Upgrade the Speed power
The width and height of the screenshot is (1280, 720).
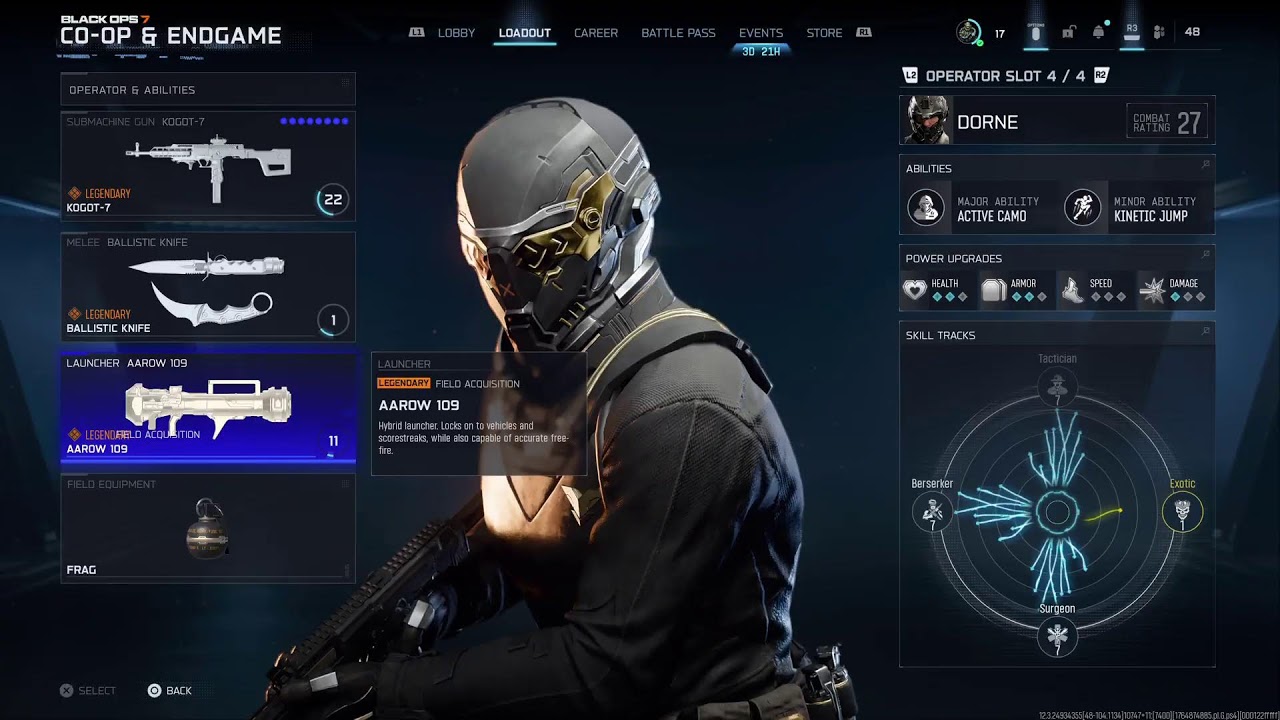click(1094, 290)
